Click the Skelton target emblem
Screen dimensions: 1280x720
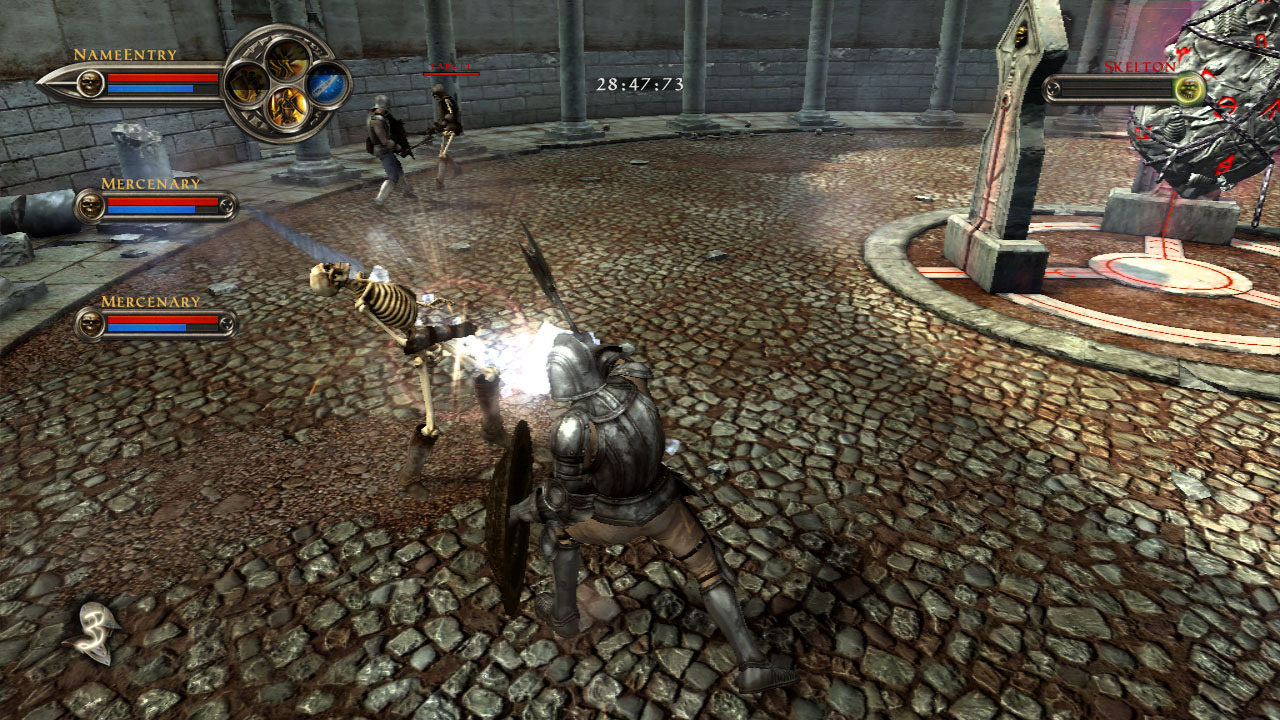(x=1188, y=90)
